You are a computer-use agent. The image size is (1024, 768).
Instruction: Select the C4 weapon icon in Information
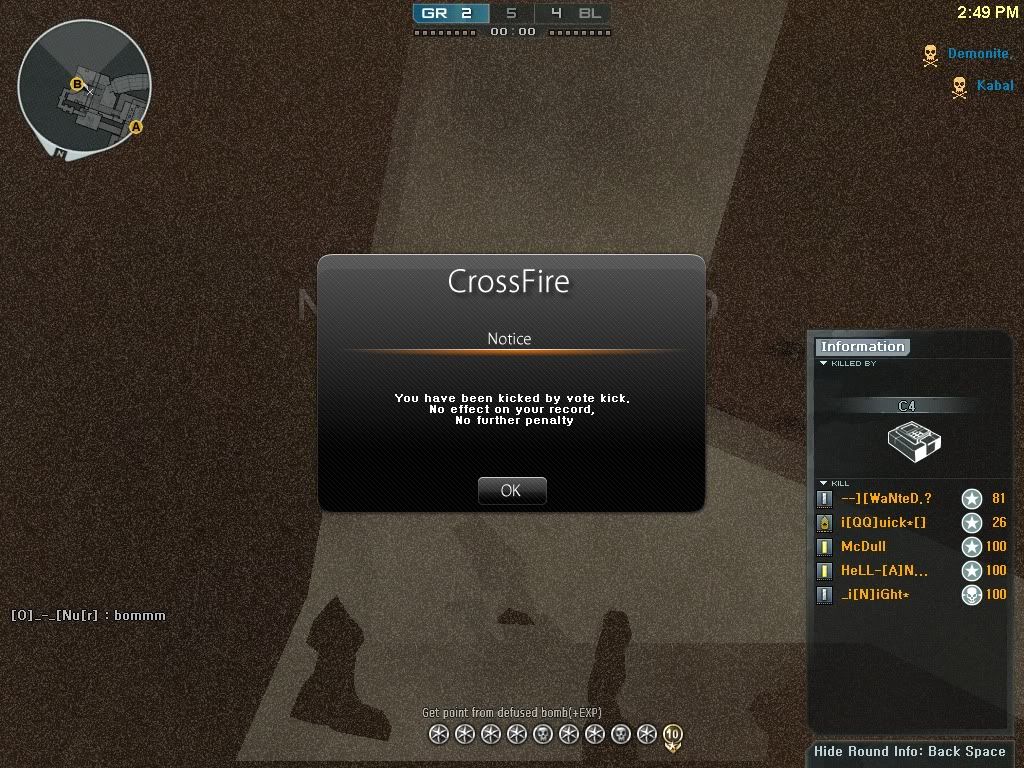pyautogui.click(x=914, y=440)
